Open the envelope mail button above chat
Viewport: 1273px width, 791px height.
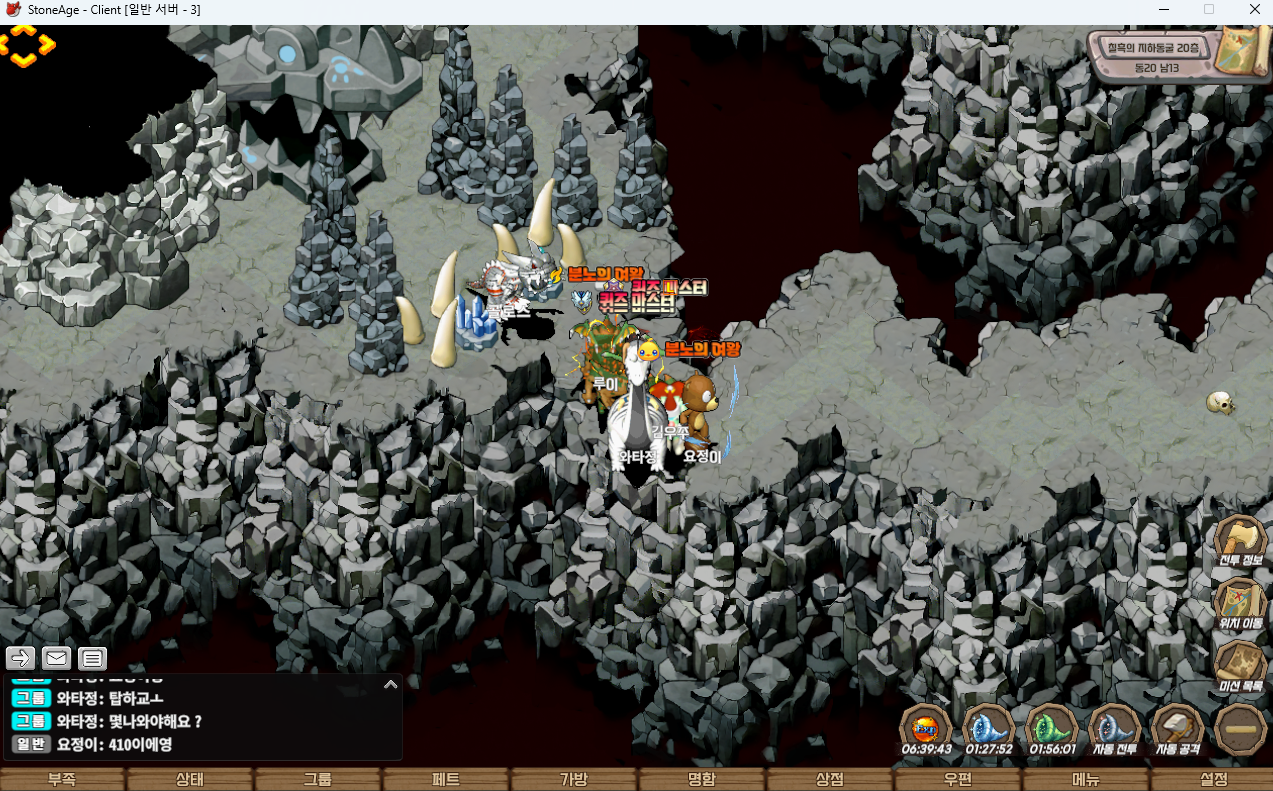click(x=56, y=658)
